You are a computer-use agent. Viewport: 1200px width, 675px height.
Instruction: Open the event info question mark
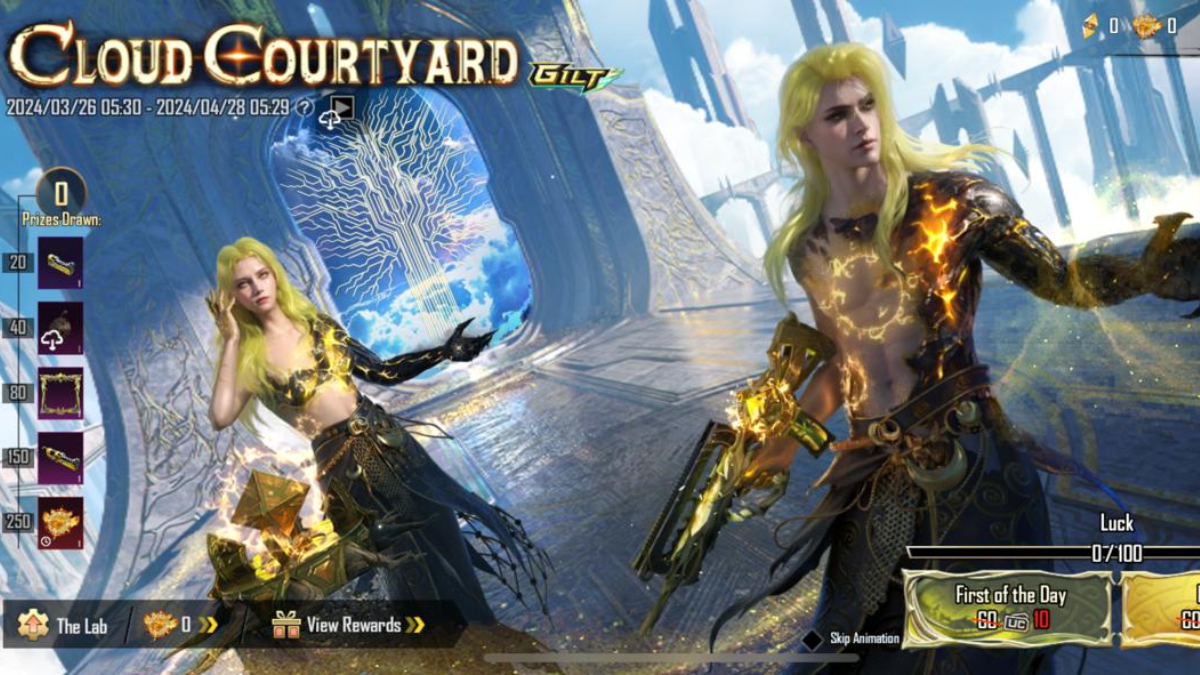coord(305,108)
